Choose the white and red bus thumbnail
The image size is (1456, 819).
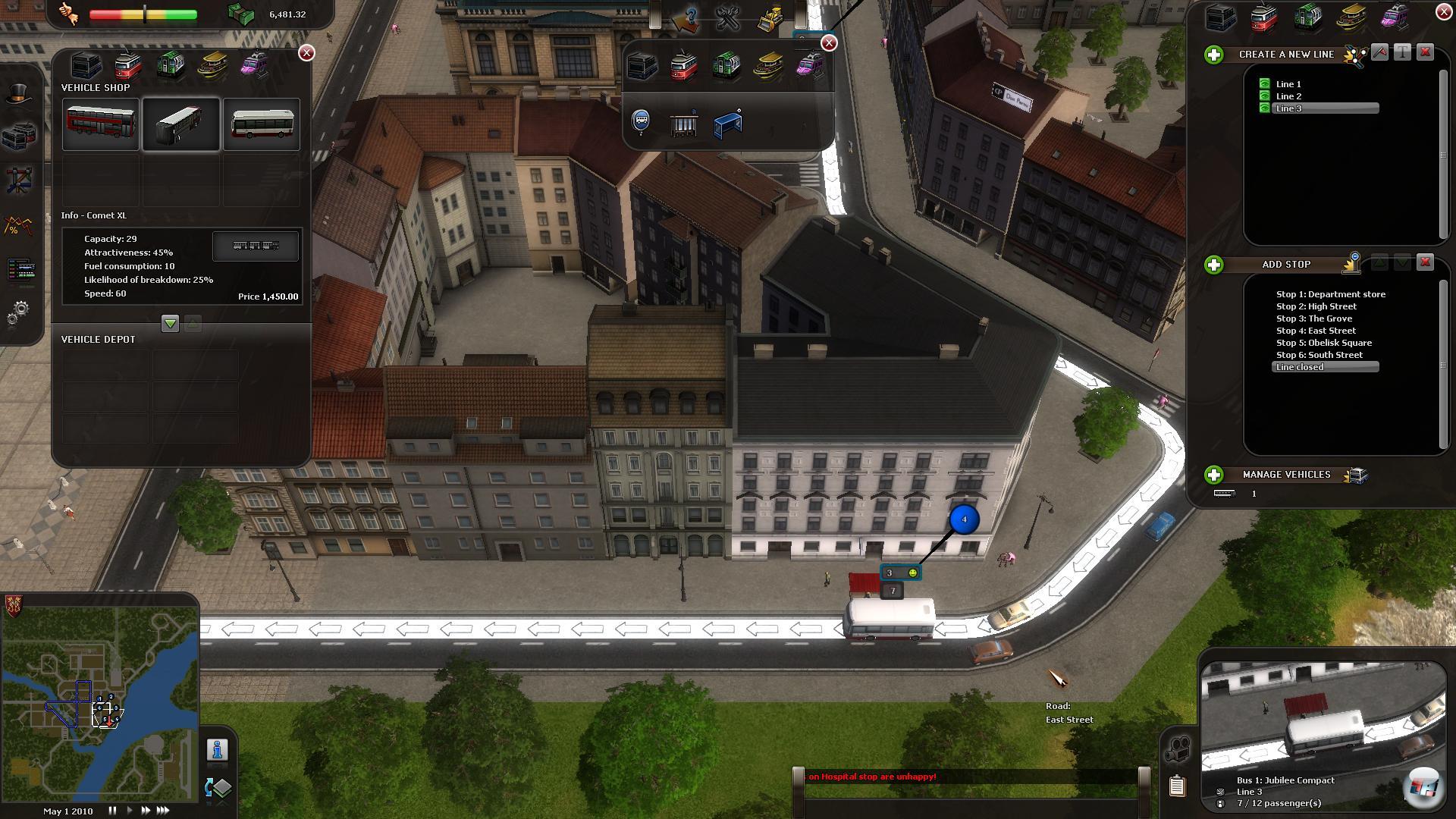262,124
